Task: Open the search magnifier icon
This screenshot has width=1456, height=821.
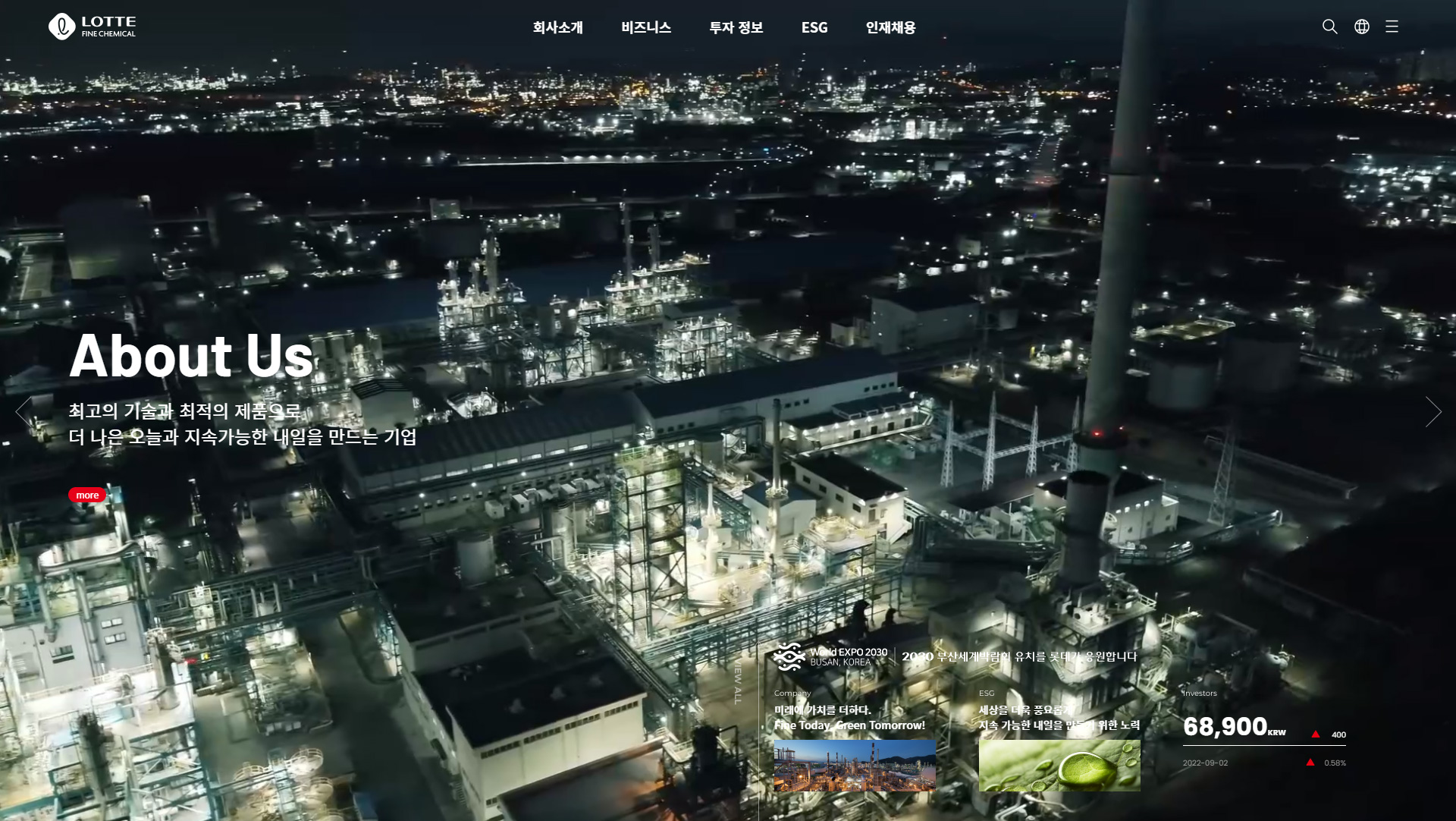Action: [1329, 27]
